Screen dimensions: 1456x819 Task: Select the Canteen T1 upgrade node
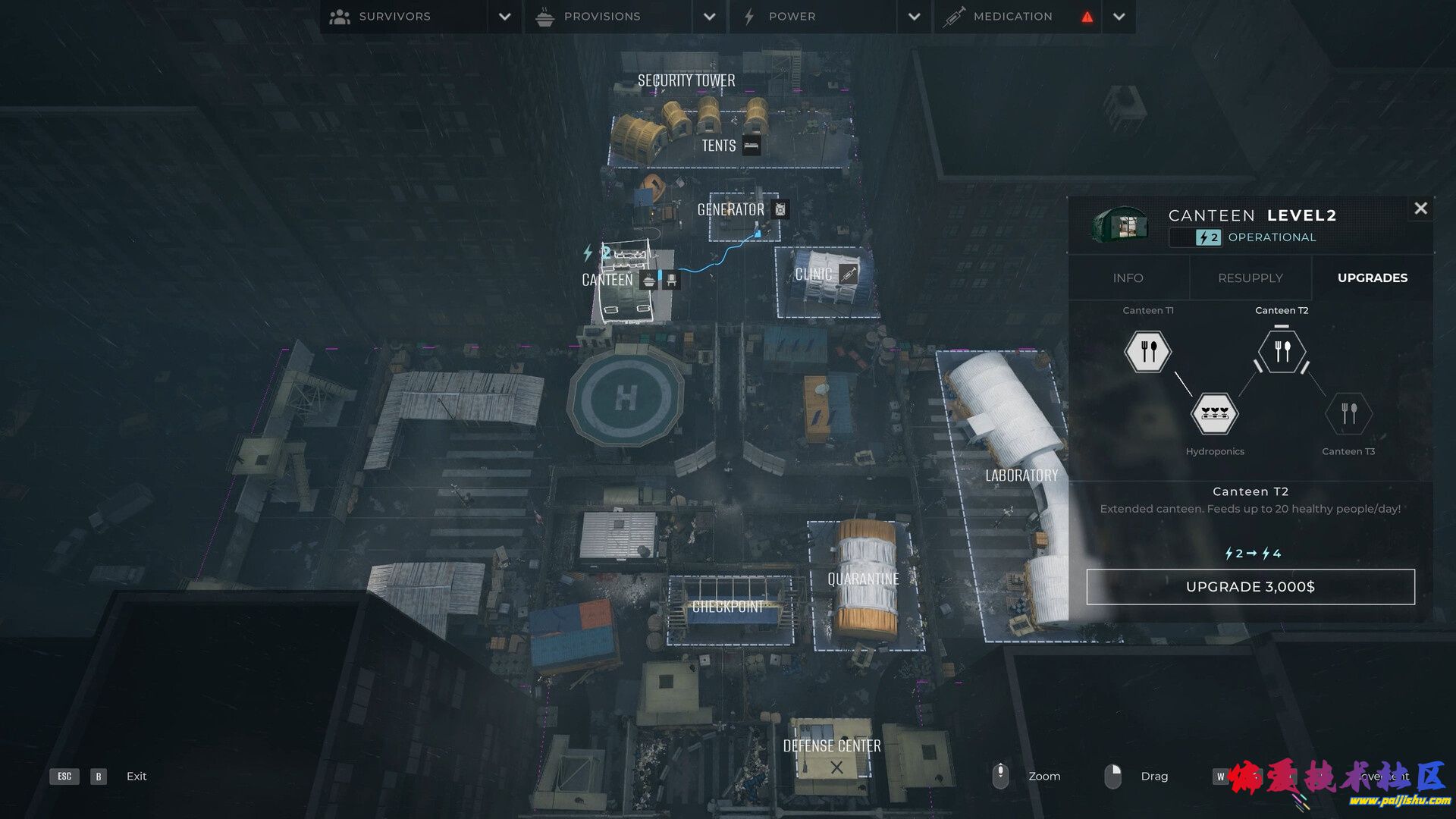coord(1147,351)
